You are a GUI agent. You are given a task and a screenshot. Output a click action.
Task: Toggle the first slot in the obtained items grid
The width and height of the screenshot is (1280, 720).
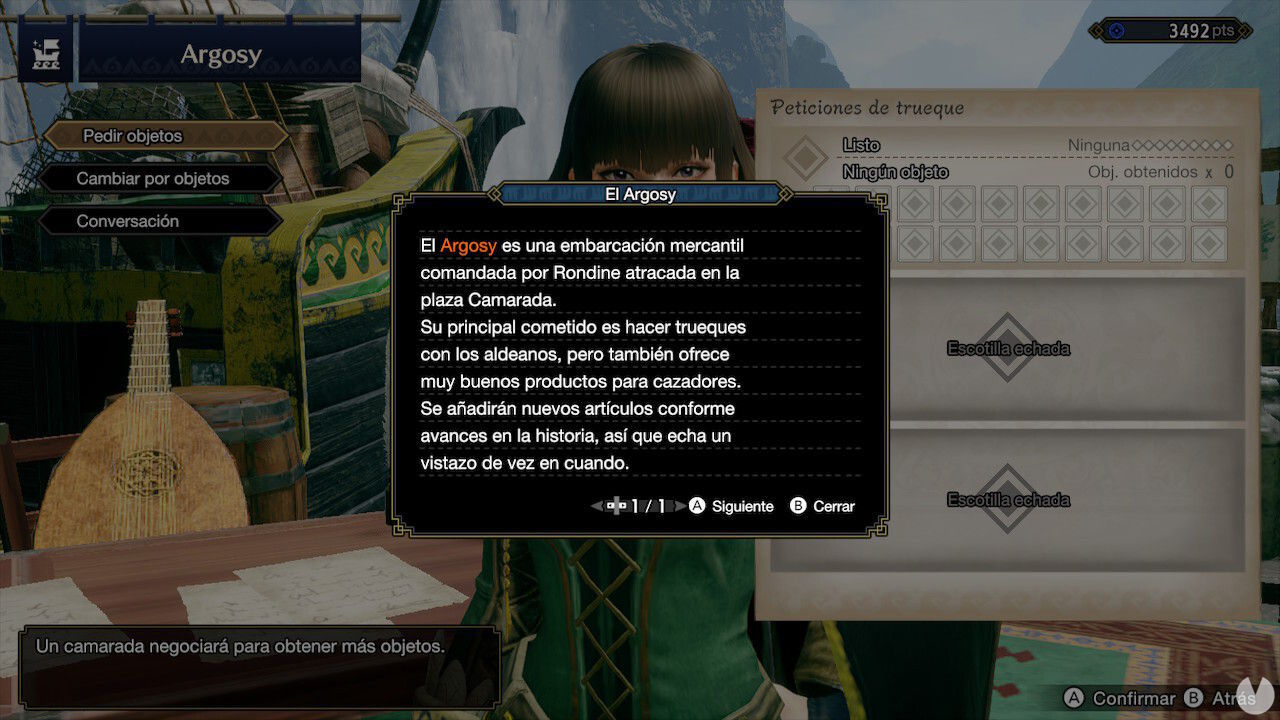(x=913, y=205)
